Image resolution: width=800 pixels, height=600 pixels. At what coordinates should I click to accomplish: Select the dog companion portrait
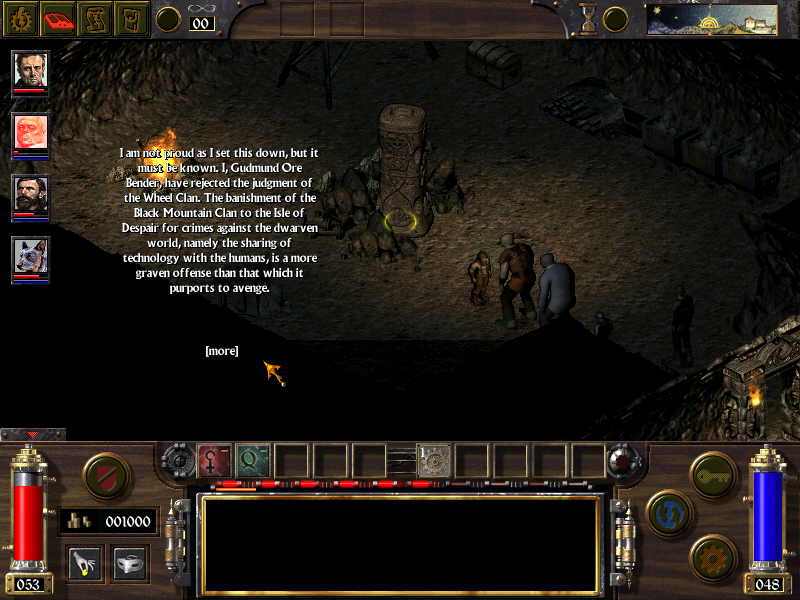31,258
